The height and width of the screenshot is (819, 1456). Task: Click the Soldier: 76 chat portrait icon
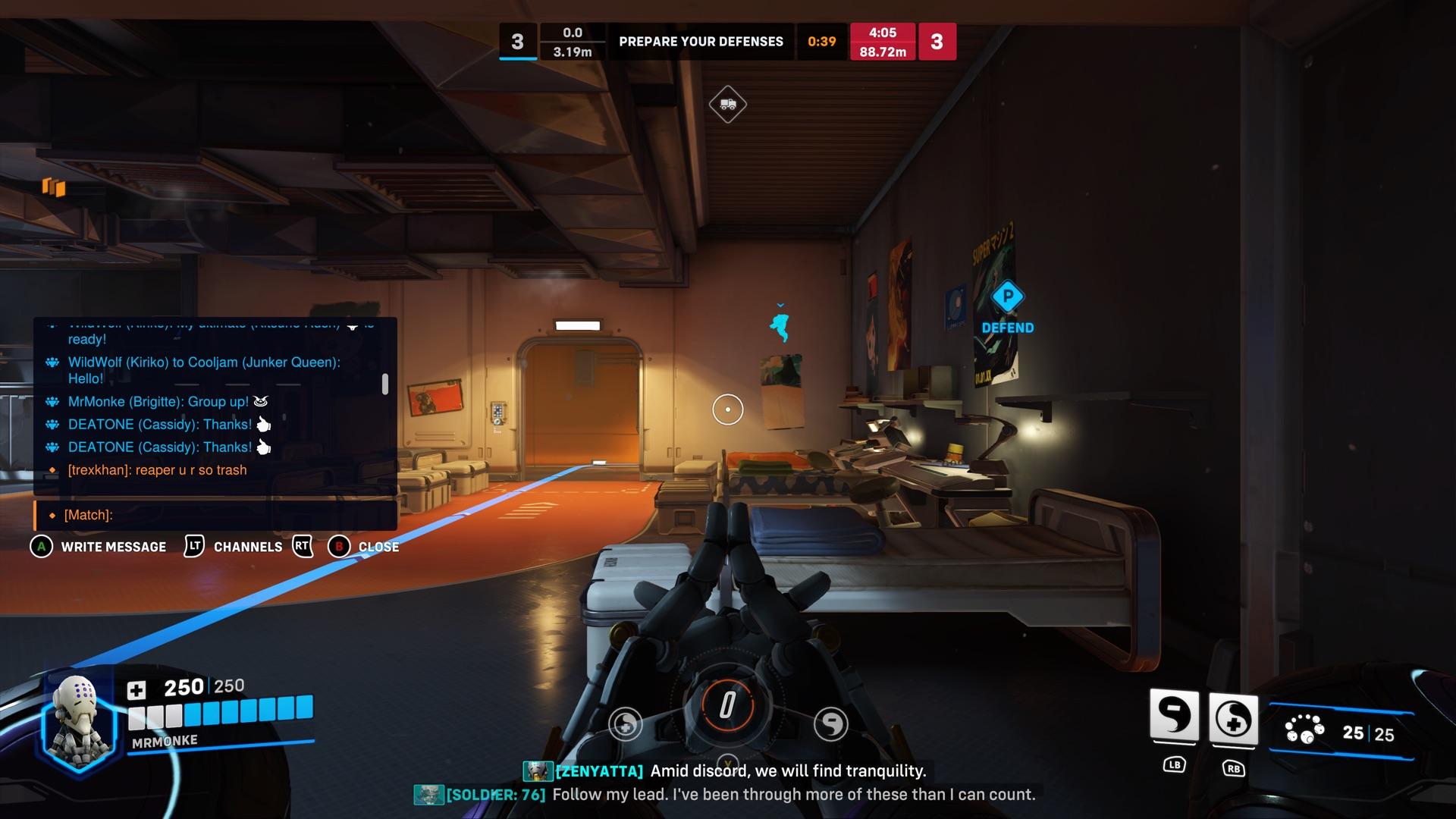428,795
